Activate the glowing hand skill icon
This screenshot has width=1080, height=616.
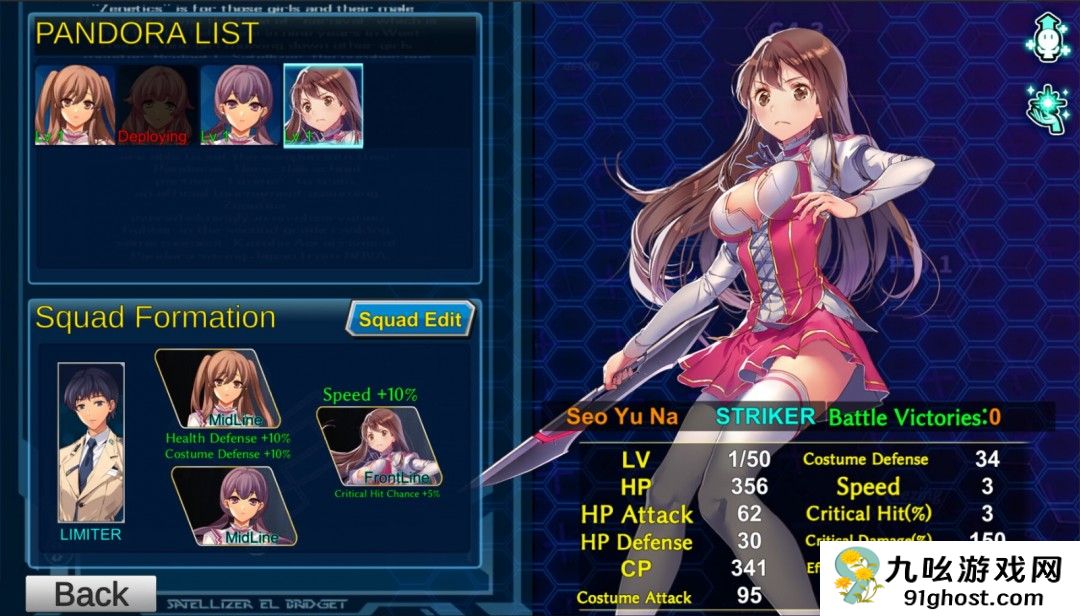1046,105
